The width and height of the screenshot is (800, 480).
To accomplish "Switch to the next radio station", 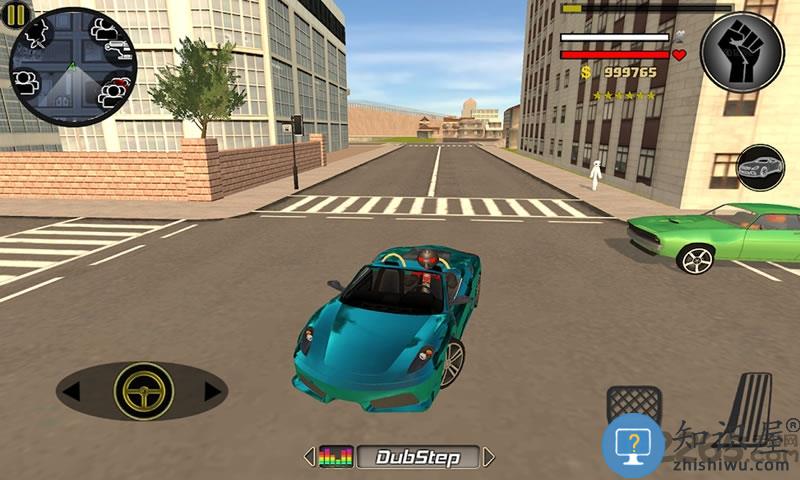I will point(488,457).
